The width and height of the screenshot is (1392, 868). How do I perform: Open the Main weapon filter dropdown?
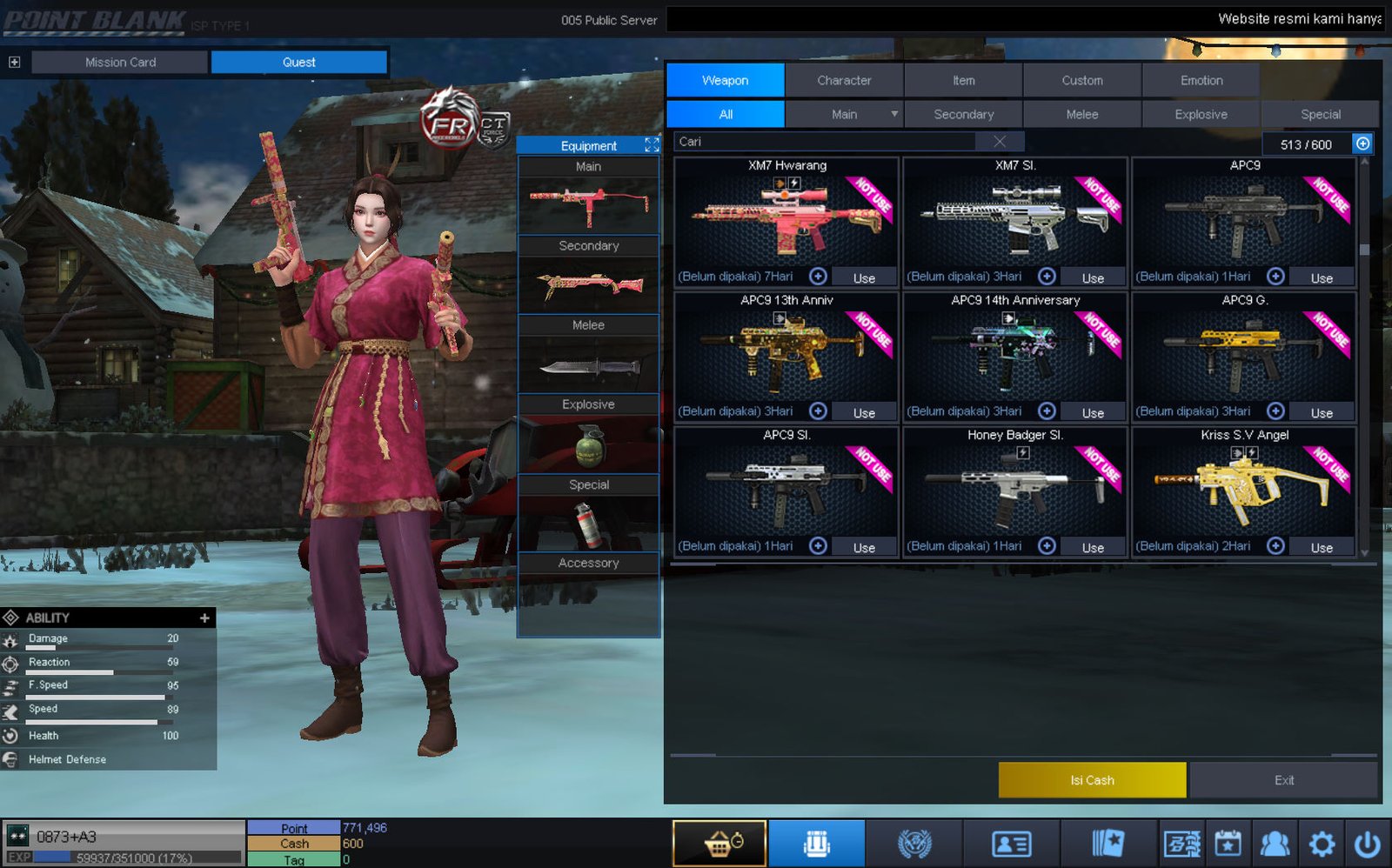pyautogui.click(x=893, y=114)
